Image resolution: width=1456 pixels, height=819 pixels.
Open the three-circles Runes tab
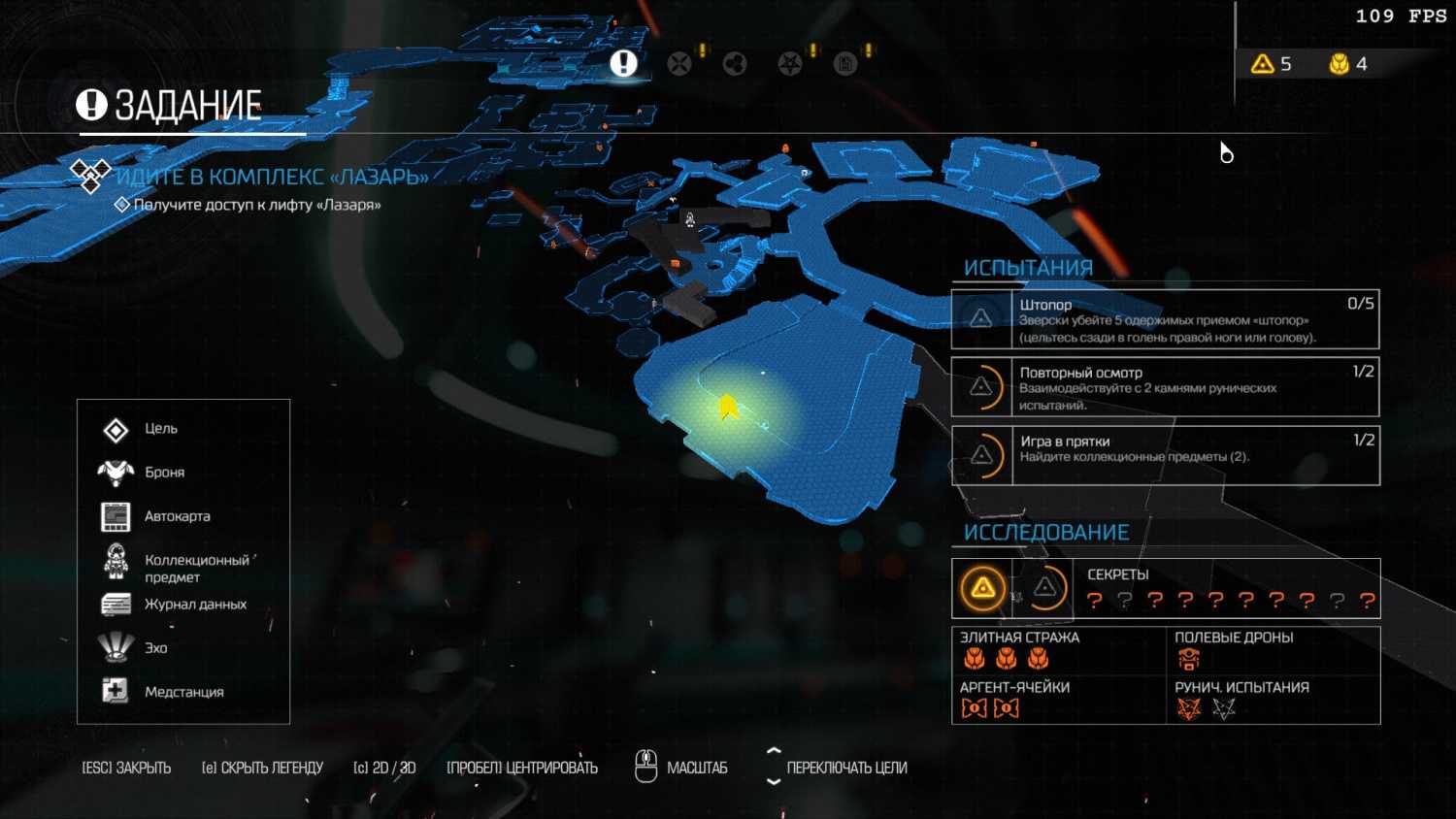click(x=735, y=64)
